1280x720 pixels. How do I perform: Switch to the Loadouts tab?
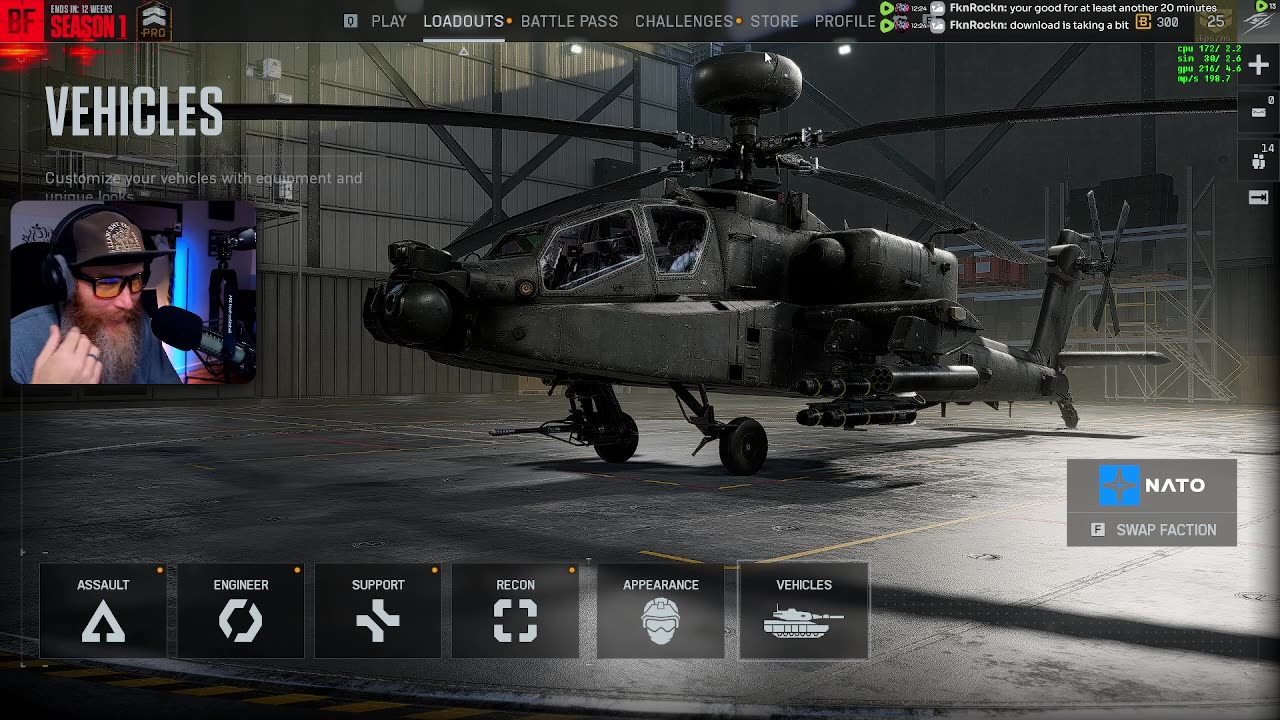pos(463,21)
